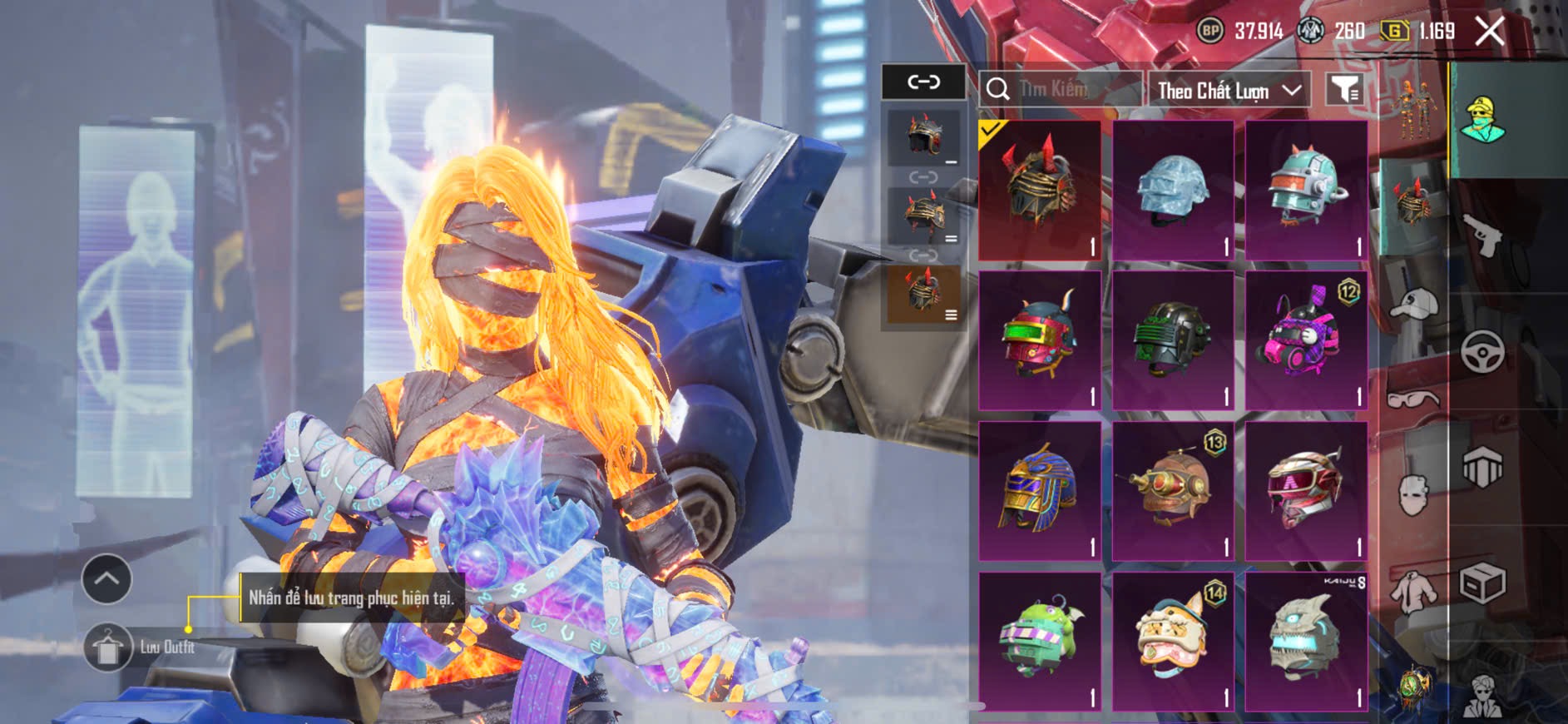Select the green monster helmet
This screenshot has width=1568, height=724.
coord(1040,641)
